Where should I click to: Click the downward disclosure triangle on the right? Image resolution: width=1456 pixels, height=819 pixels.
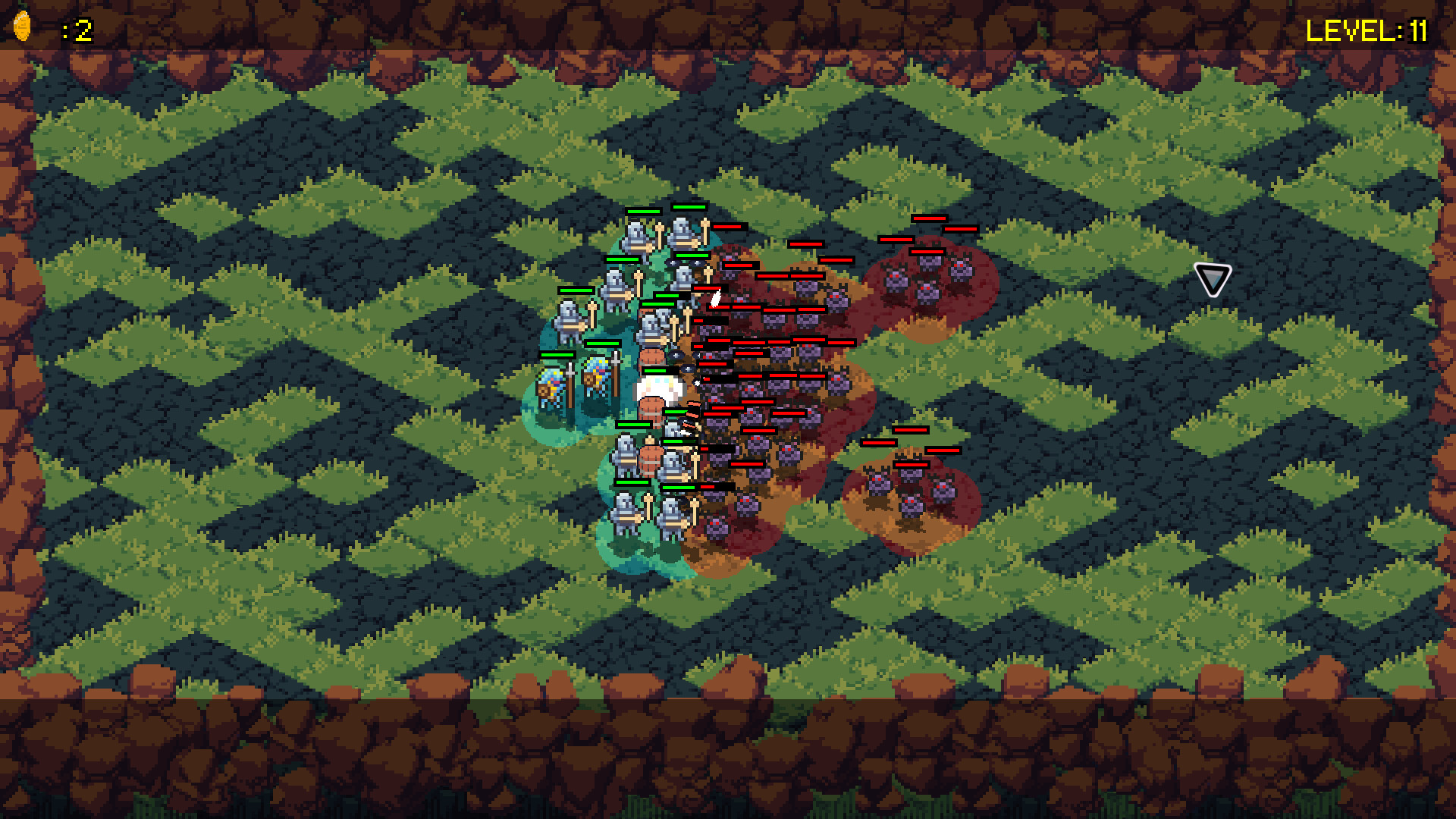pos(1211,279)
